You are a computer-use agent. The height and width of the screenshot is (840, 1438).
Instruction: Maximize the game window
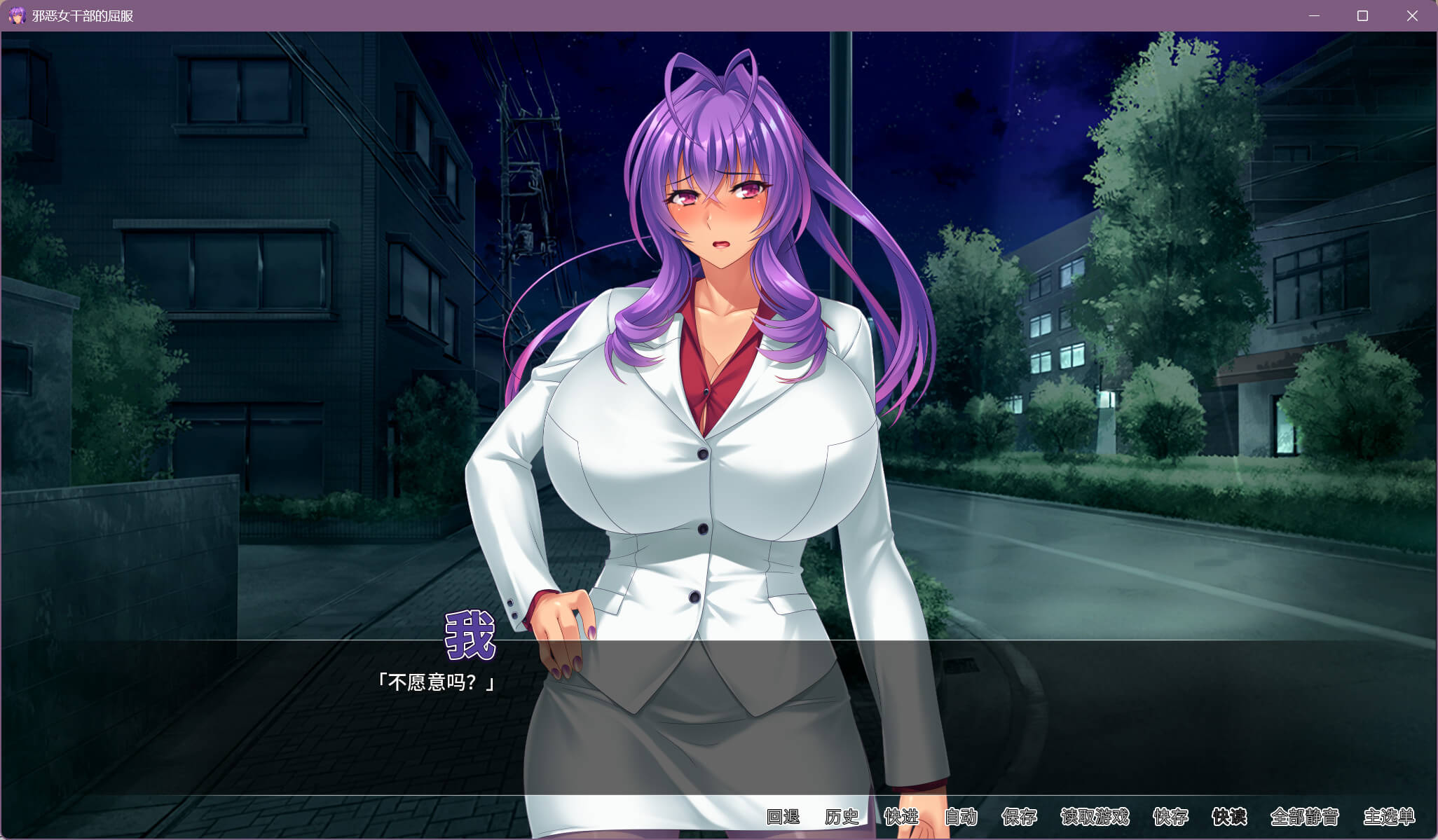[x=1362, y=15]
